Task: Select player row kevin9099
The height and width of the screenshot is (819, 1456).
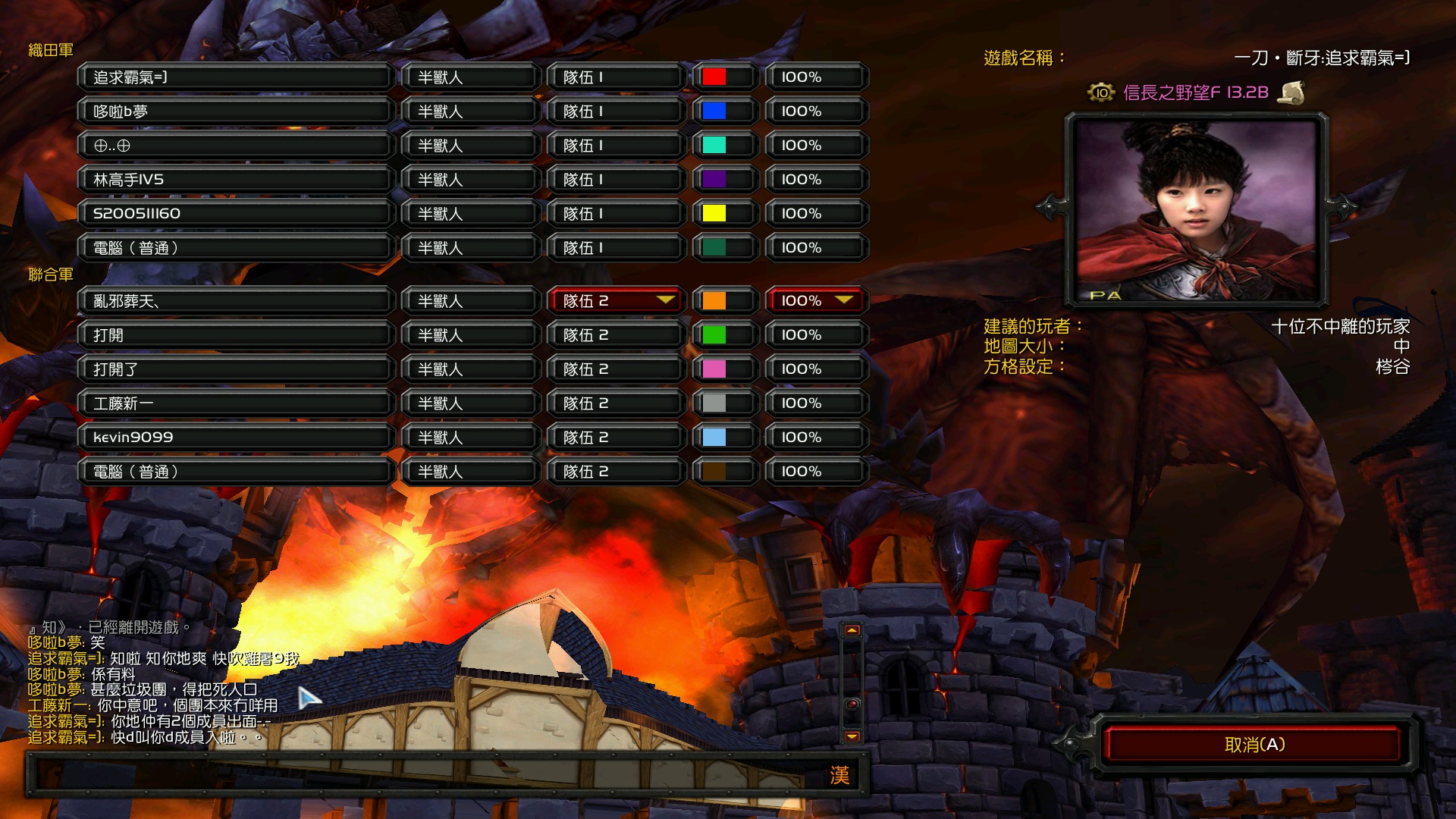Action: tap(235, 438)
